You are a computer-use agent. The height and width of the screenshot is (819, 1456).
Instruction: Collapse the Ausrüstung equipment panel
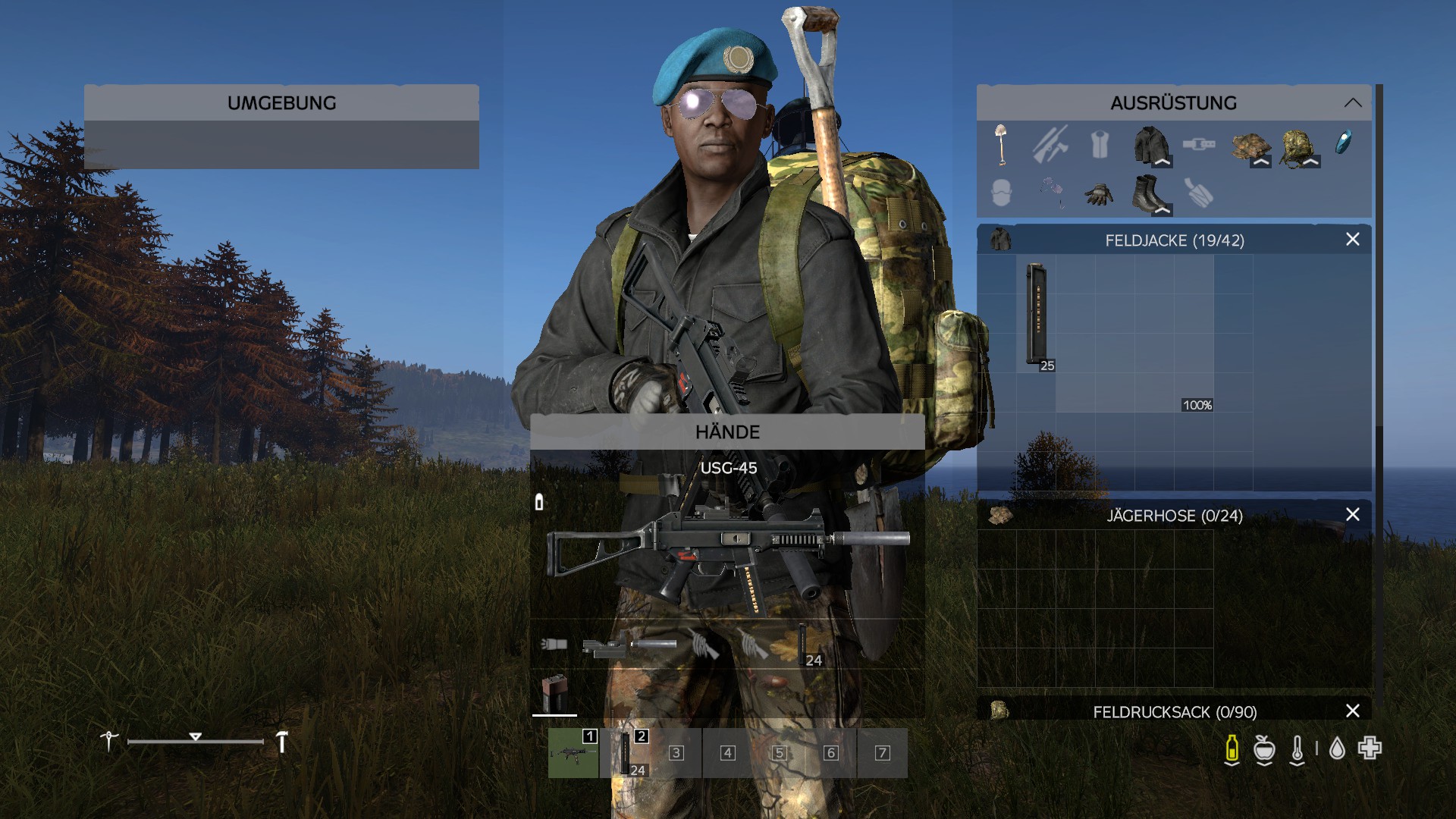[x=1352, y=103]
